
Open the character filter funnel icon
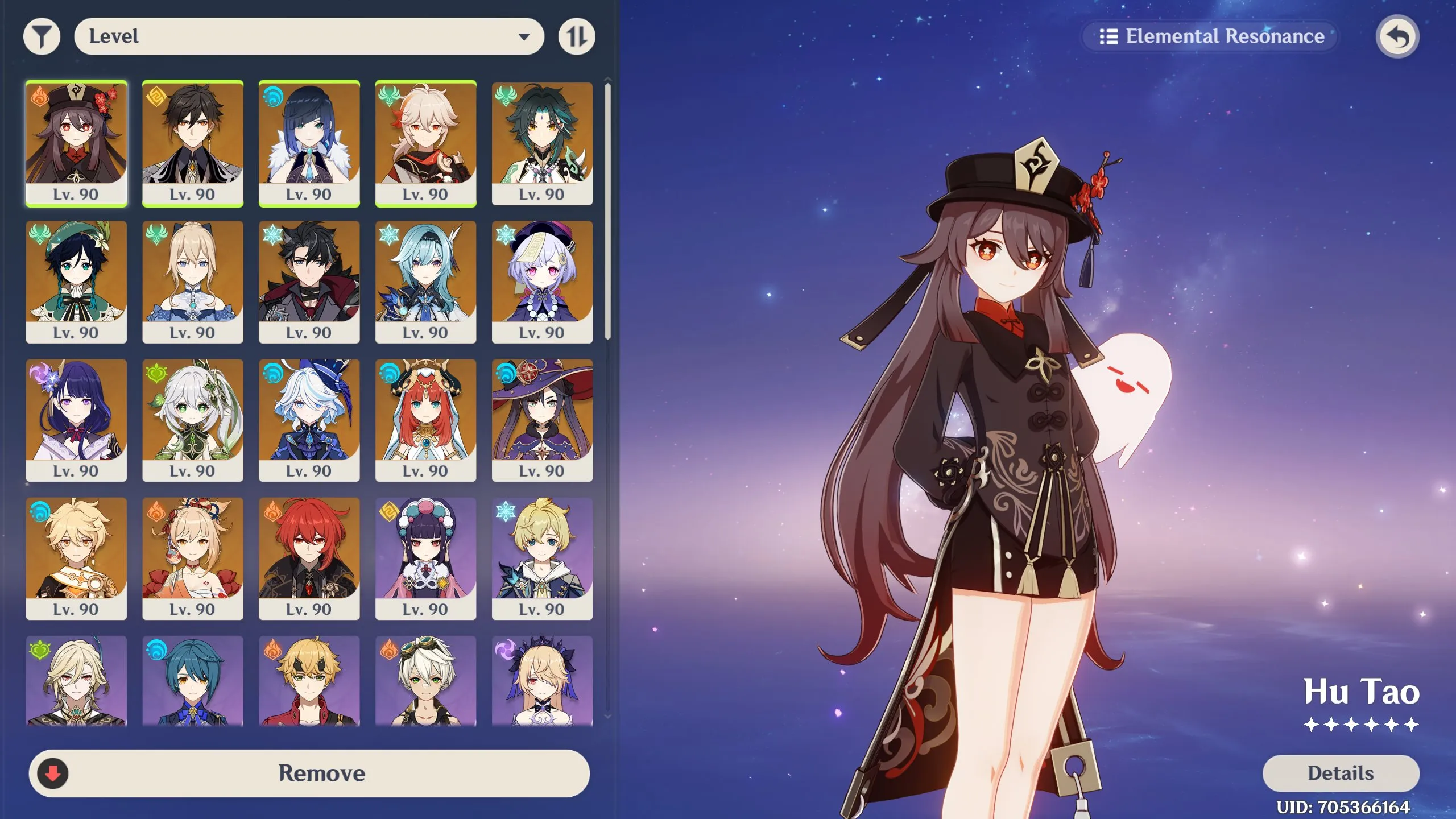(x=40, y=36)
